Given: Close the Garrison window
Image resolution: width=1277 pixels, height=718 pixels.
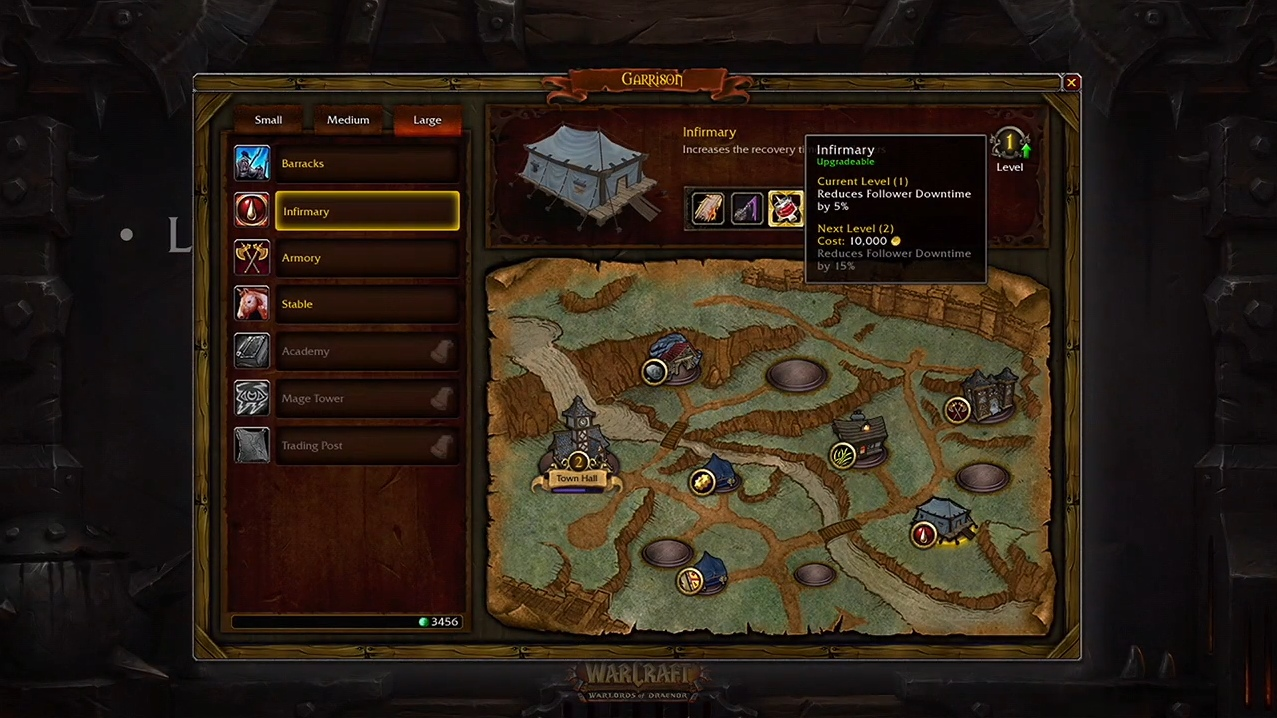Looking at the screenshot, I should pyautogui.click(x=1071, y=83).
